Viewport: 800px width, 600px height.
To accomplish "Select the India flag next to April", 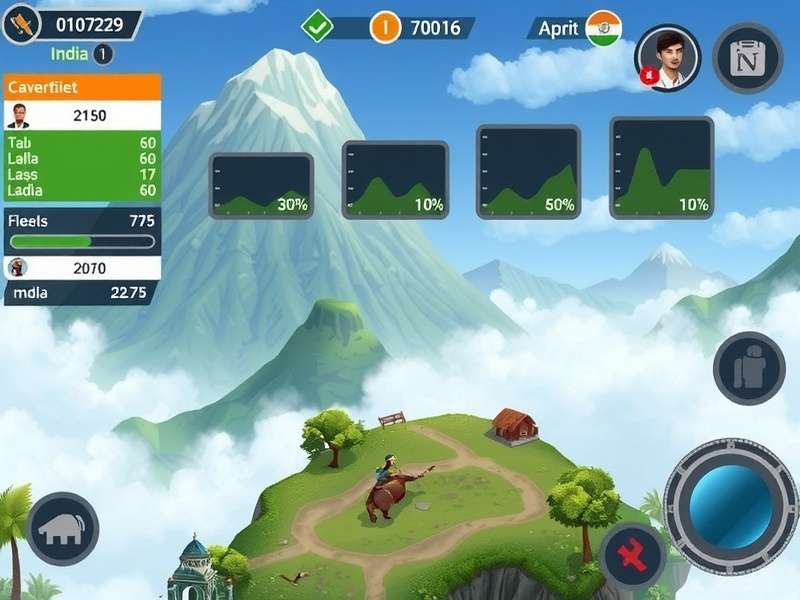I will (x=603, y=27).
